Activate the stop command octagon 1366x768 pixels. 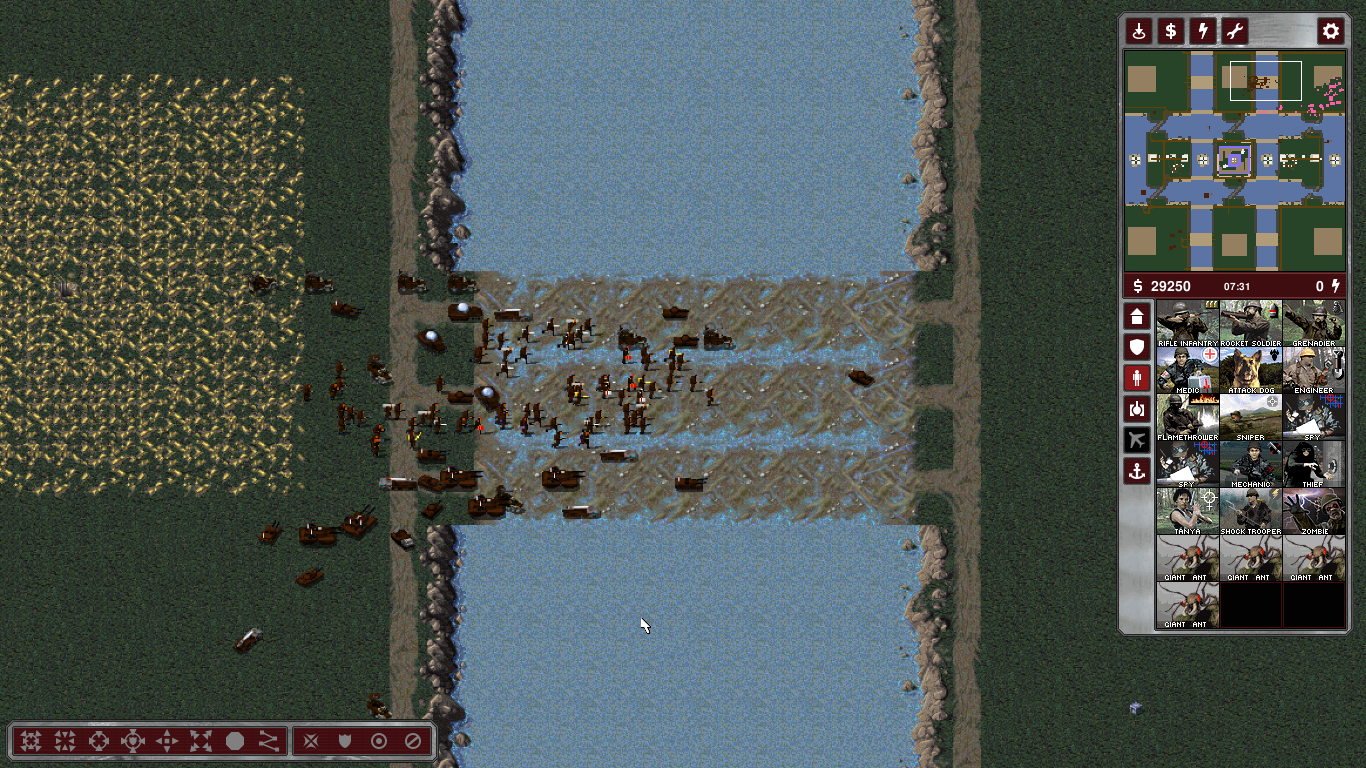pos(235,741)
